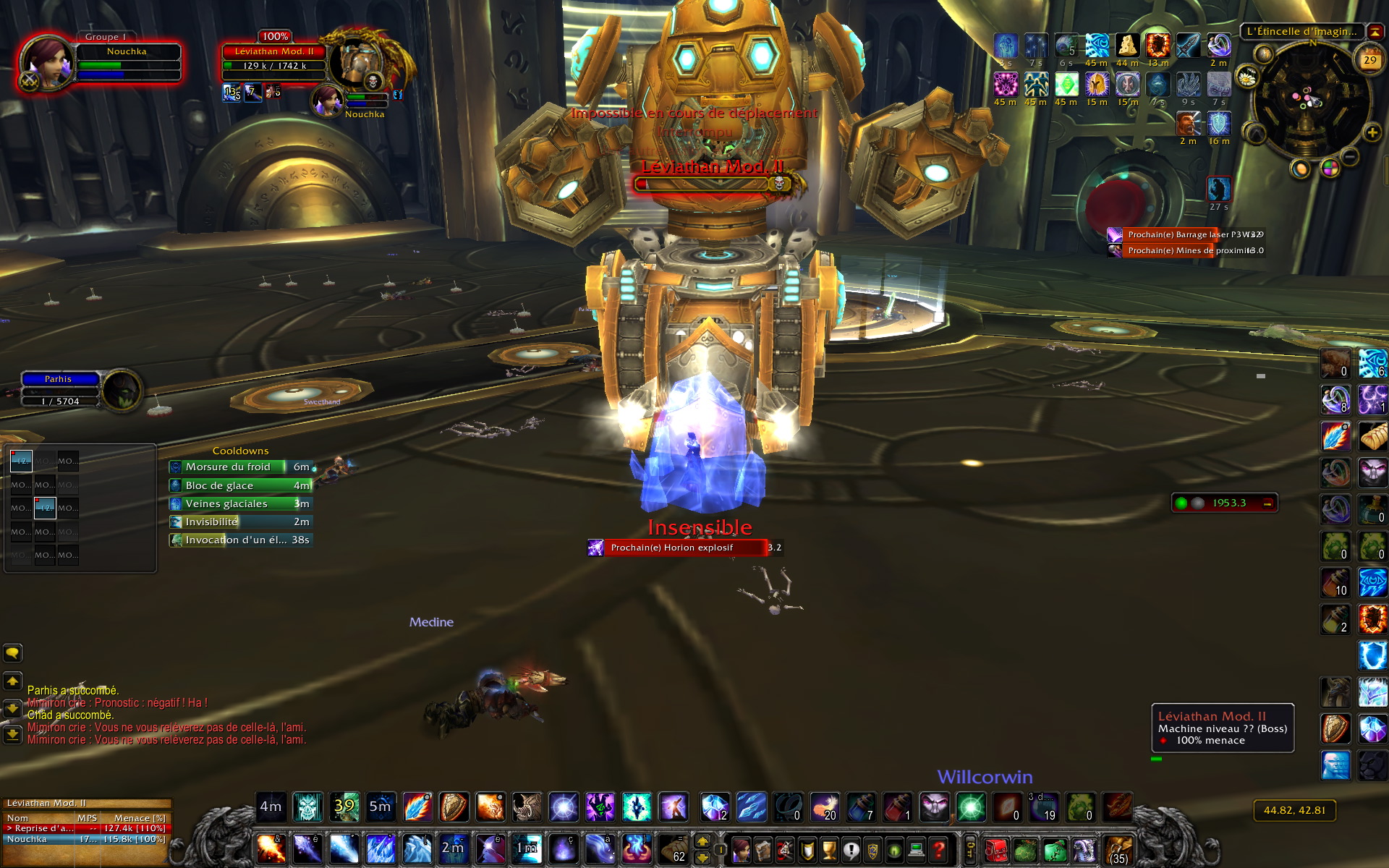Click the cheese buff icon
Screen dimensions: 1389x868
1126,46
